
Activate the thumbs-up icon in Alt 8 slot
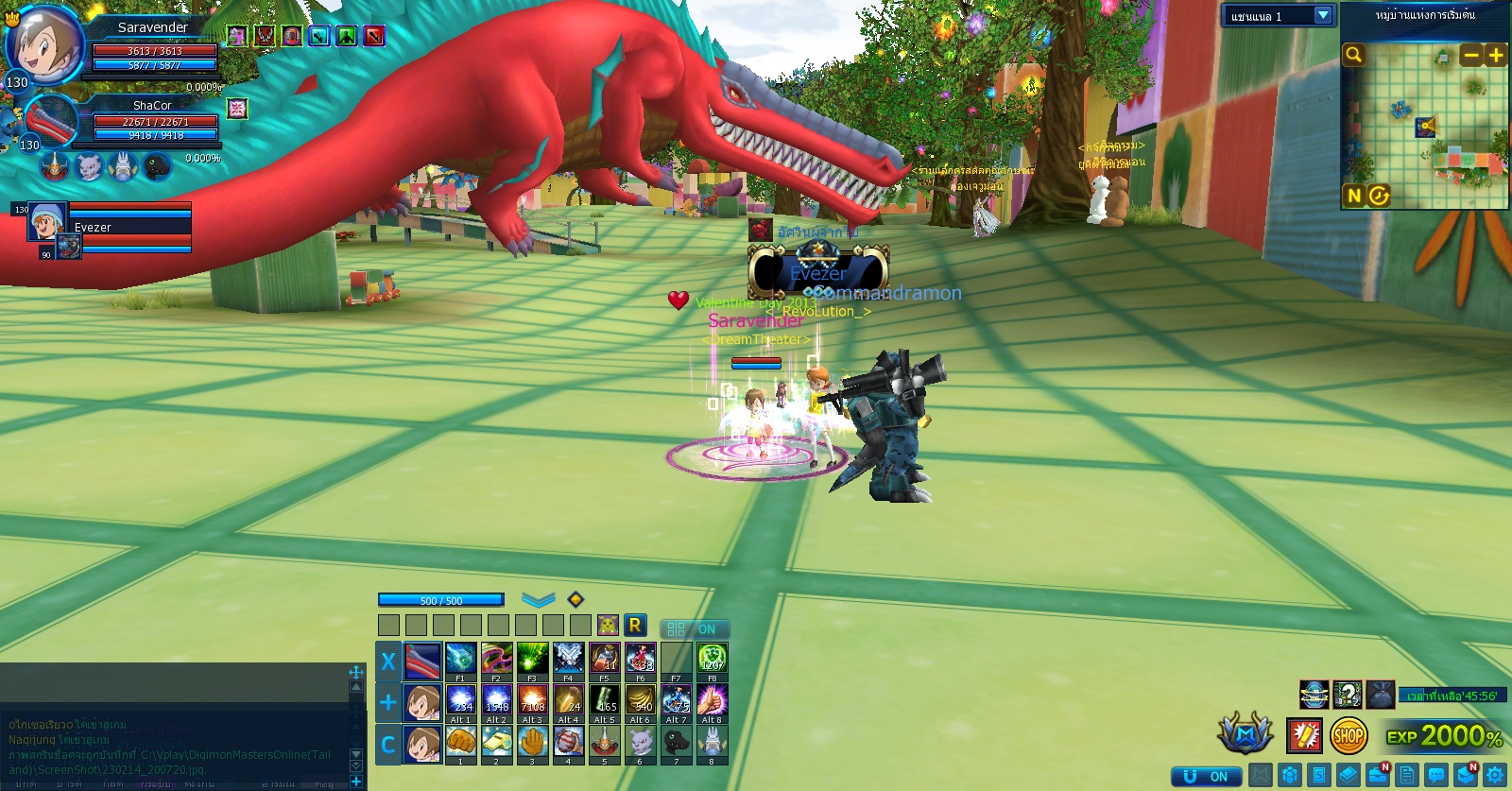point(712,700)
